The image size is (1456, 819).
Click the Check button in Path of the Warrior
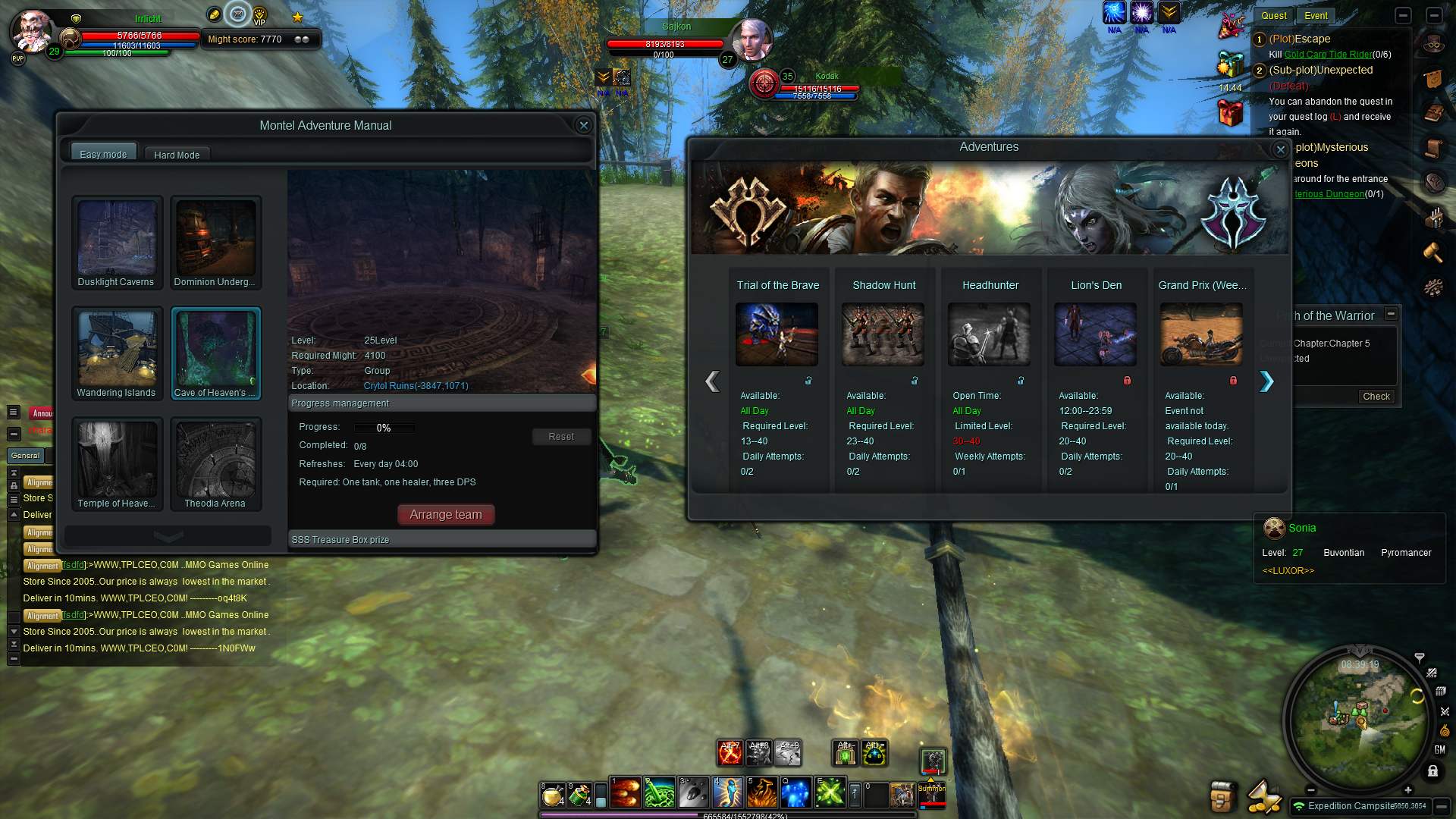(1376, 397)
